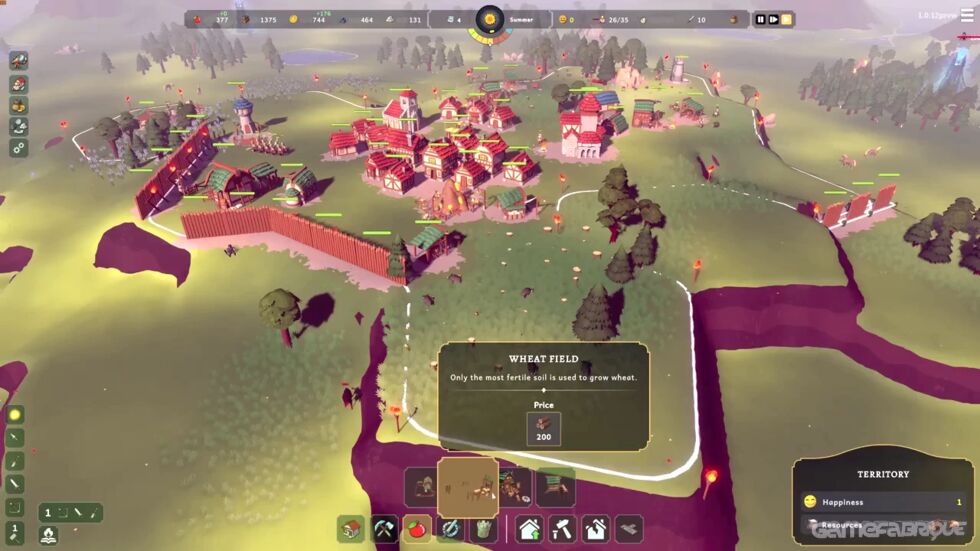Click the season sun dial in the top bar

pos(489,19)
